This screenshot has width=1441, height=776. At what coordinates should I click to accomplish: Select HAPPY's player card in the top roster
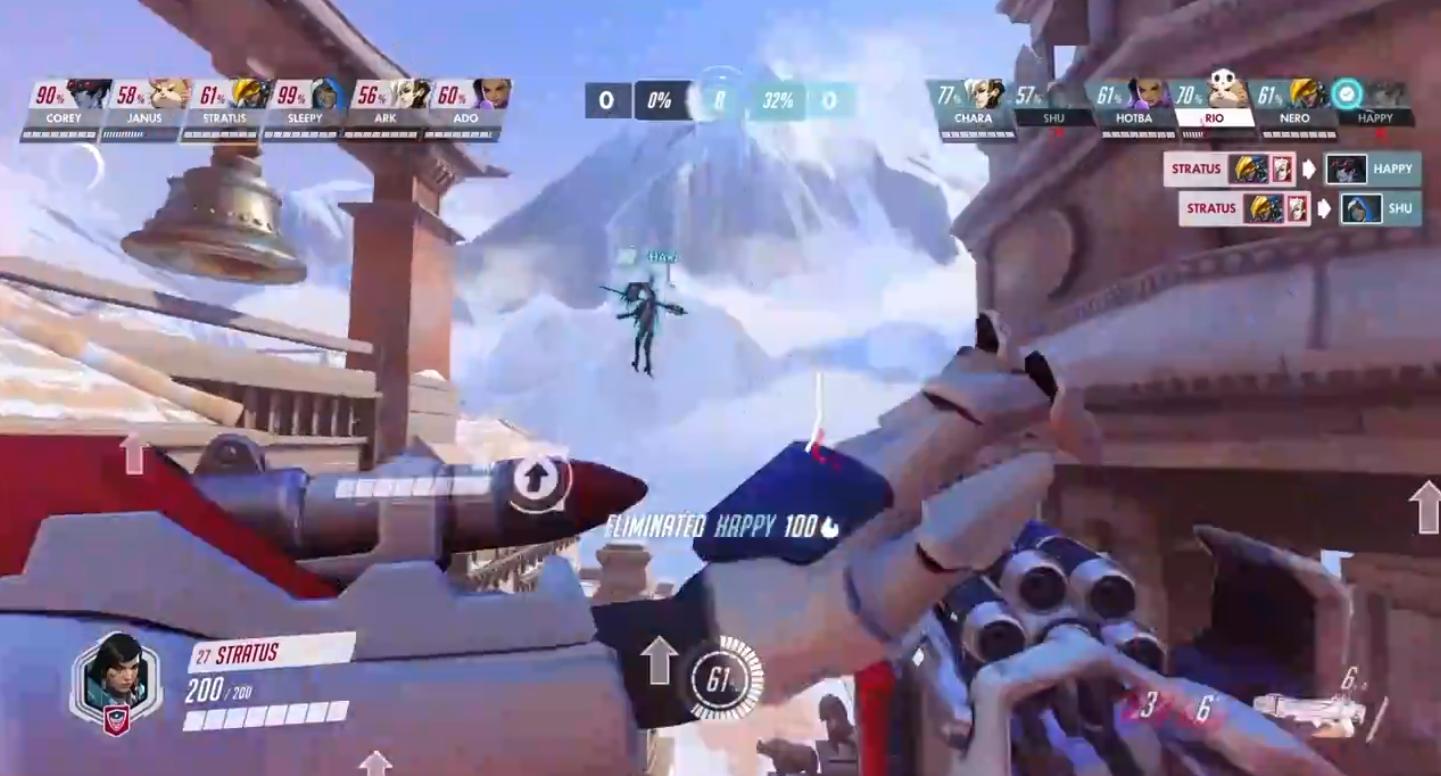click(x=1374, y=108)
